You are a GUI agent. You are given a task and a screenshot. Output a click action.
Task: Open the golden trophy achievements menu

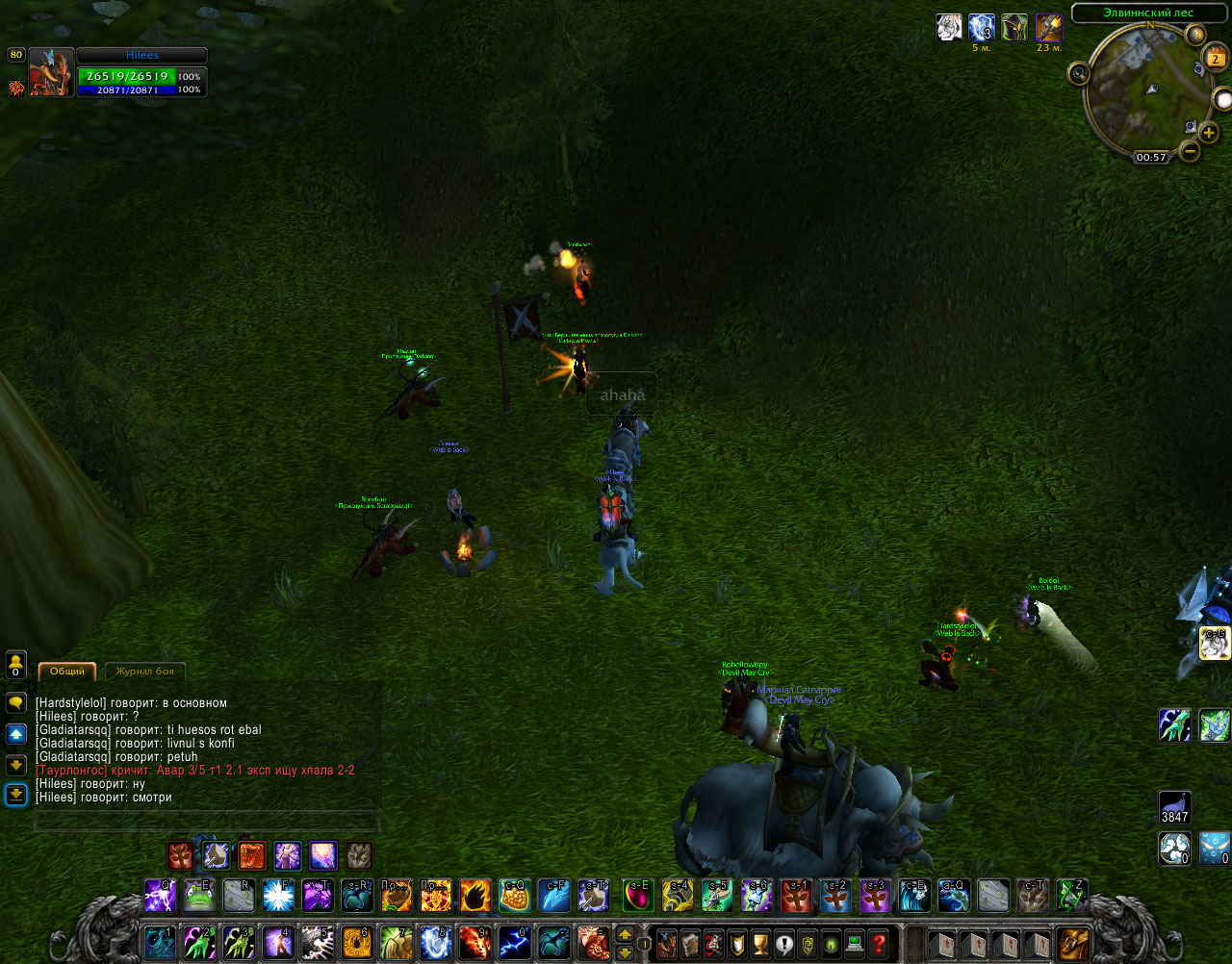pyautogui.click(x=760, y=944)
